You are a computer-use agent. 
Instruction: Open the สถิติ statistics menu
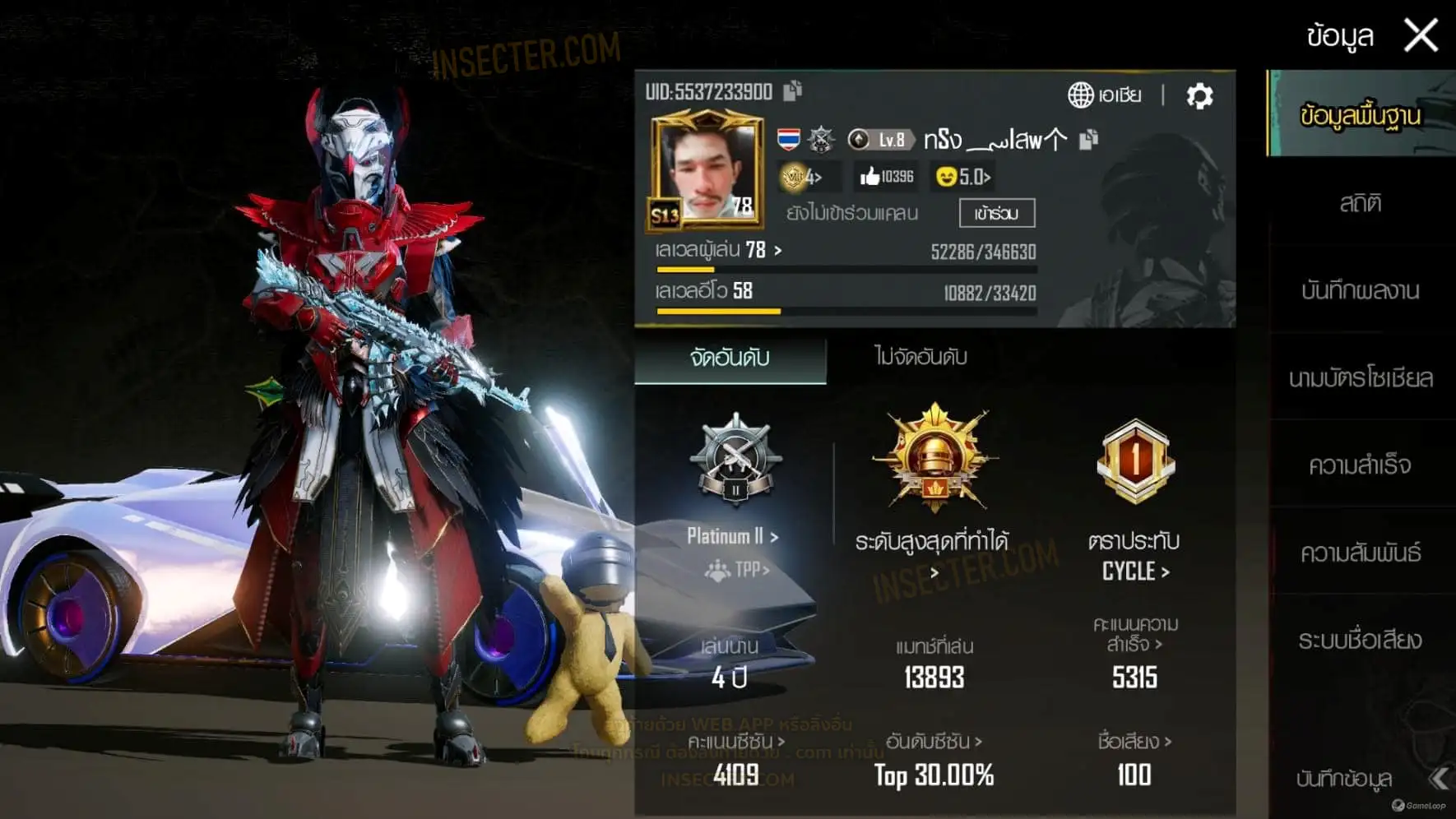(x=1360, y=203)
